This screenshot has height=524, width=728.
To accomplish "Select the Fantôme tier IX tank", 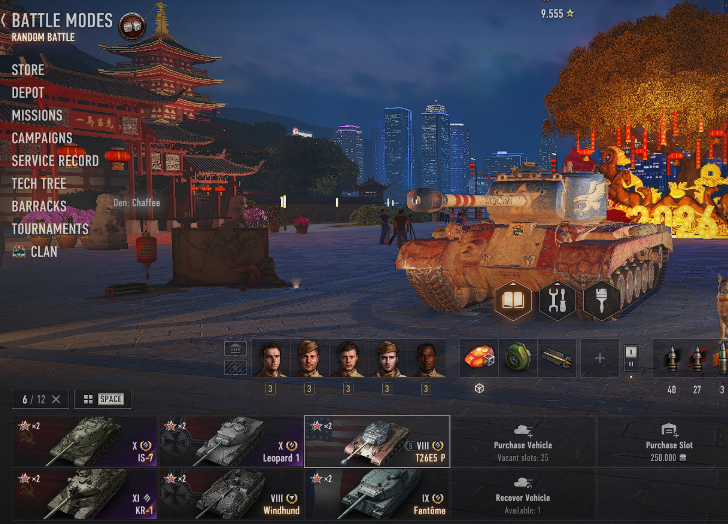I will click(377, 494).
